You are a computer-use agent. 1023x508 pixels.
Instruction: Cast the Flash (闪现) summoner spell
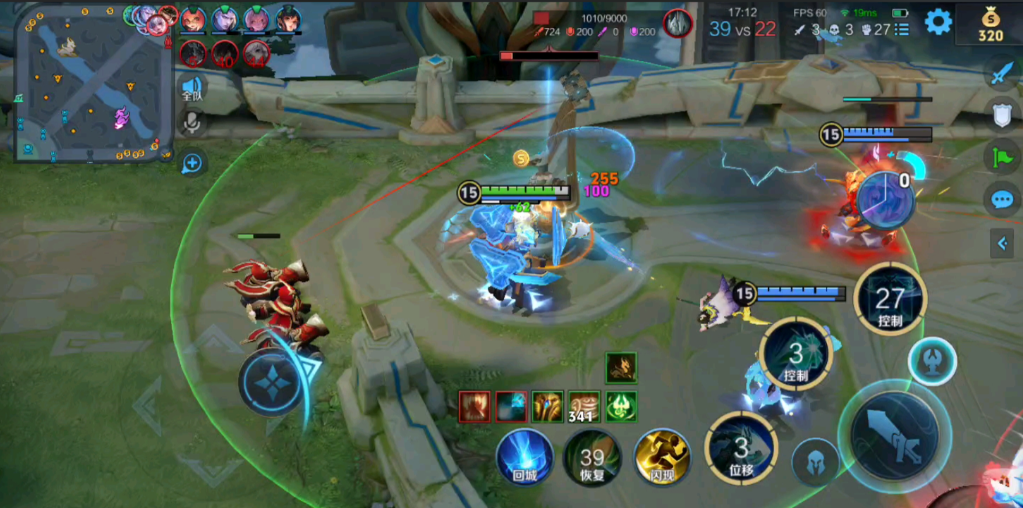tap(663, 457)
